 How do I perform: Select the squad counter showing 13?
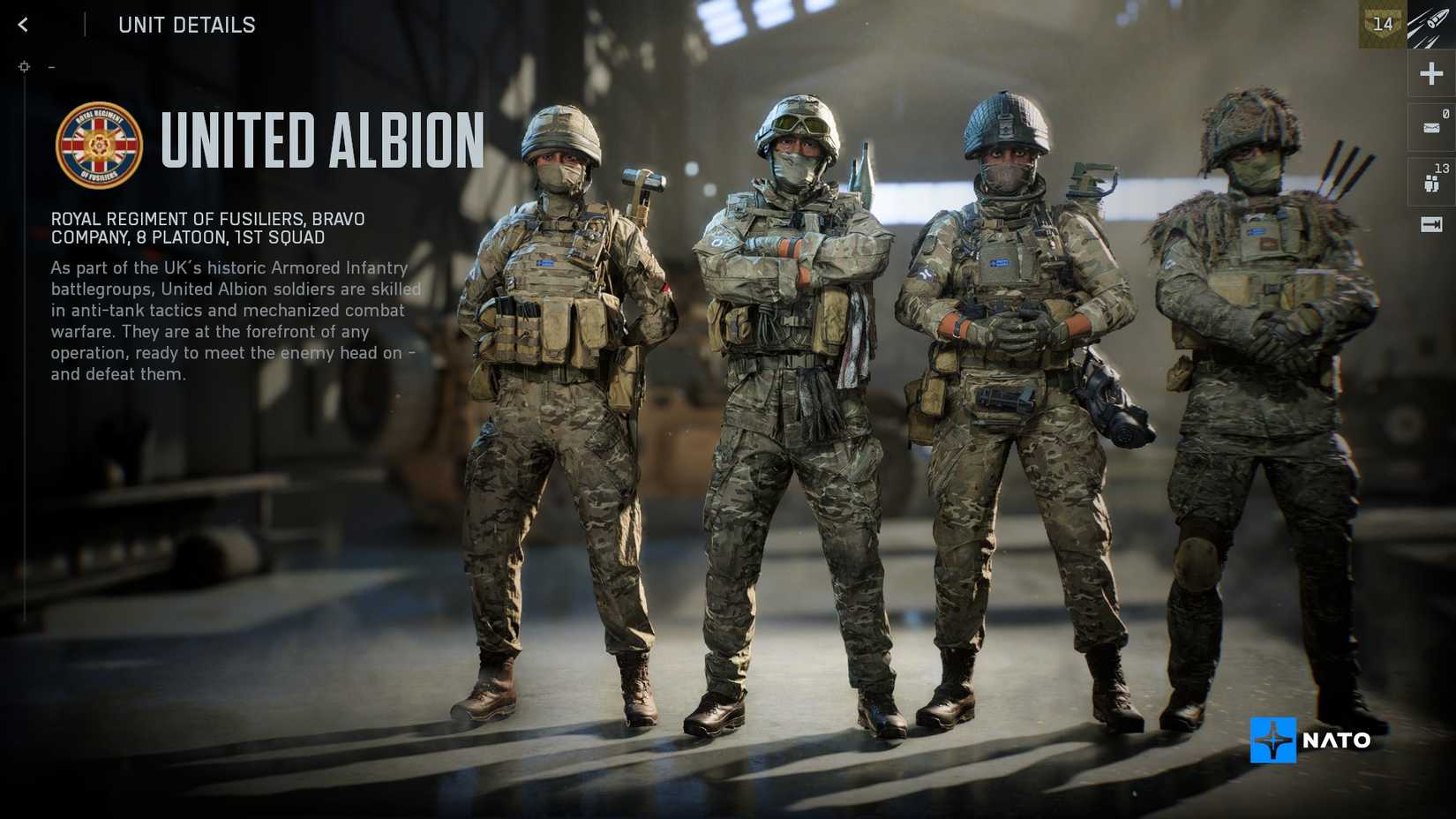pyautogui.click(x=1442, y=169)
